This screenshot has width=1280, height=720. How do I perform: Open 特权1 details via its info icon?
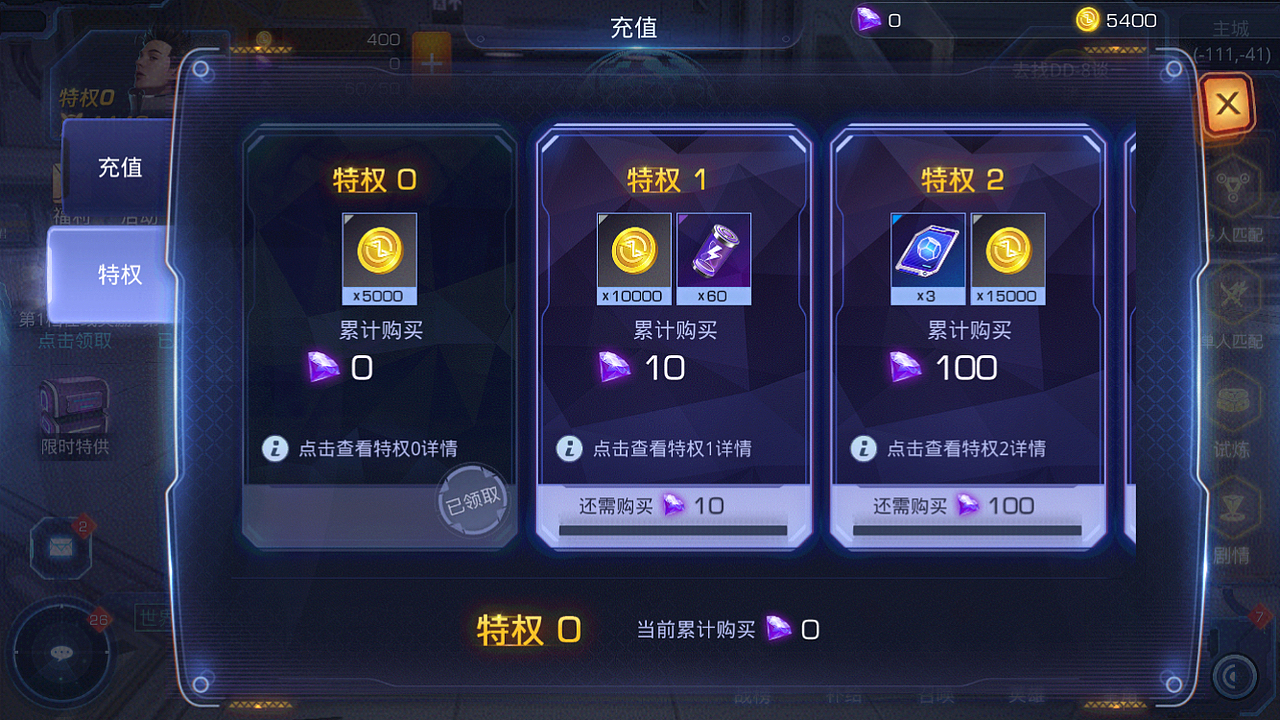569,448
